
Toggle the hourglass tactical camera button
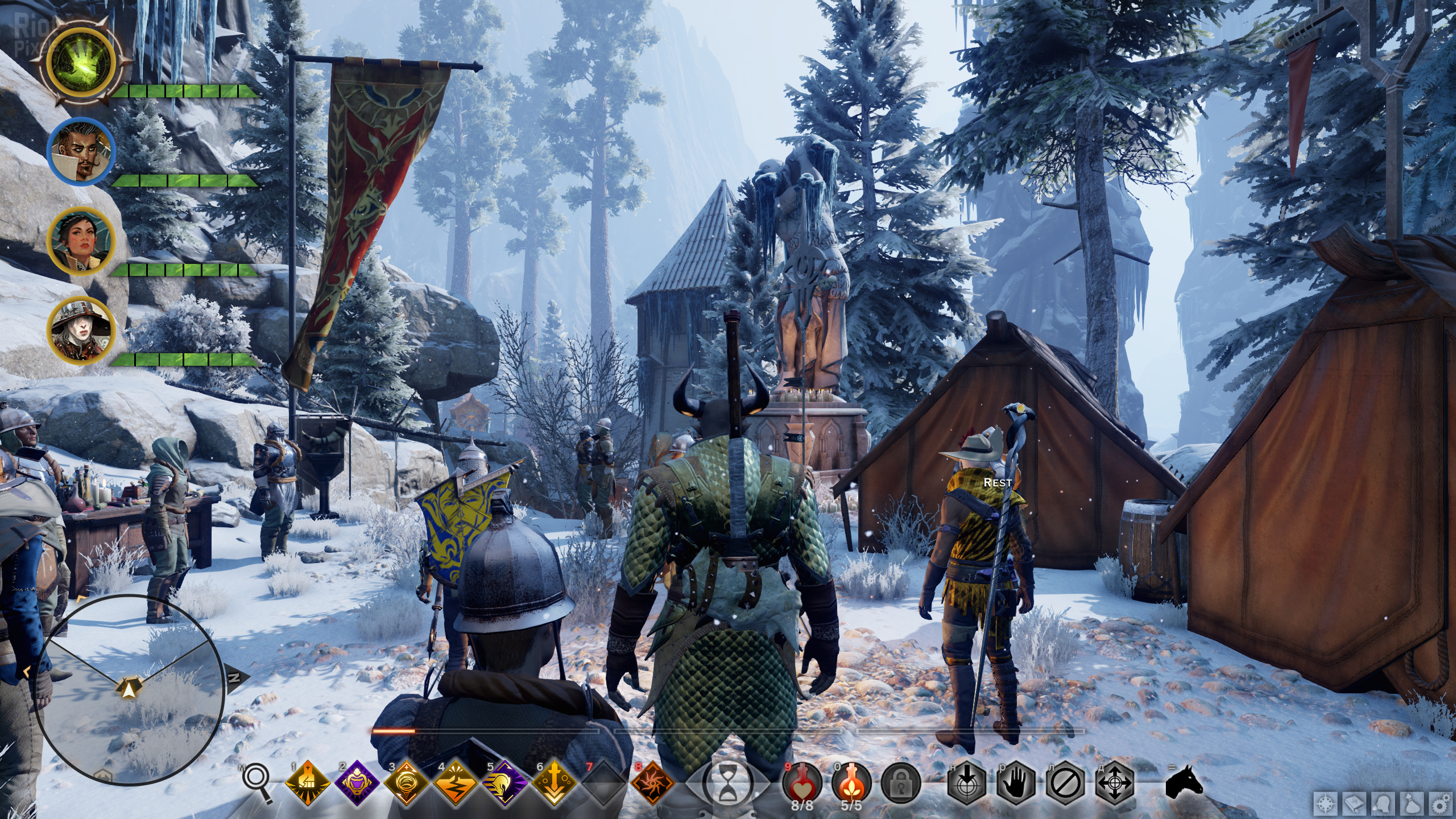pyautogui.click(x=727, y=784)
